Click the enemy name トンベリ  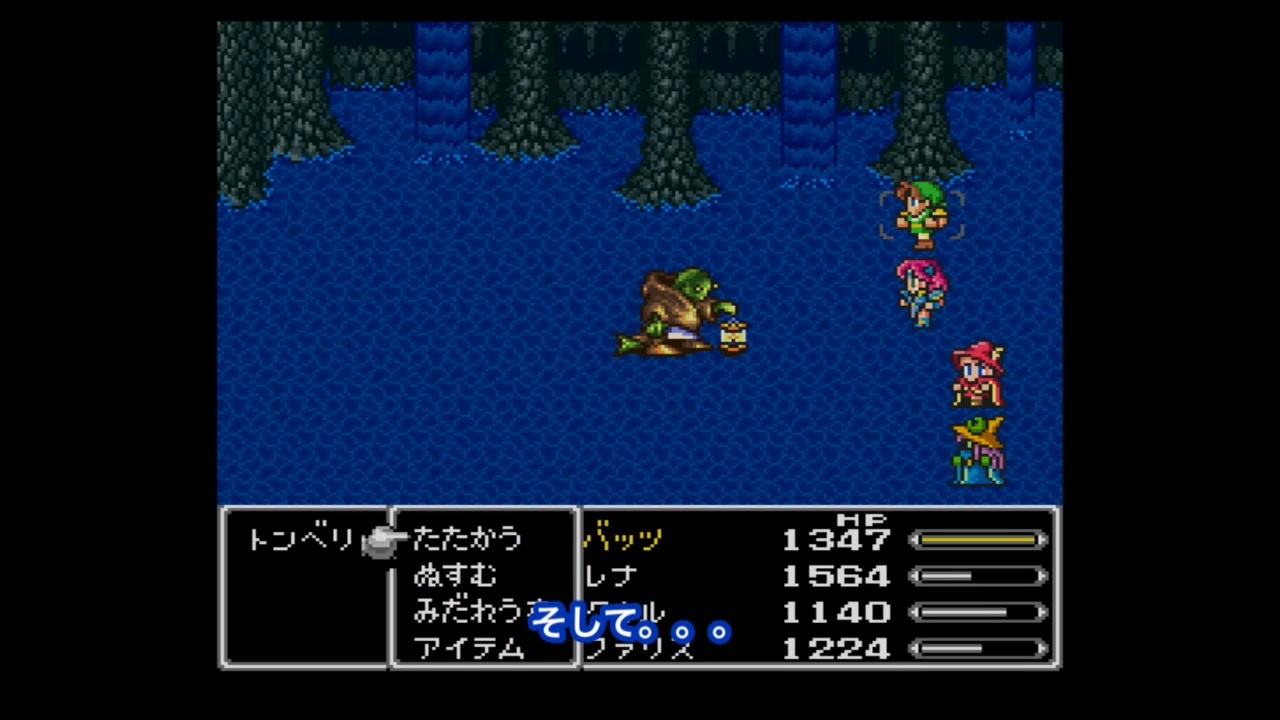[300, 540]
